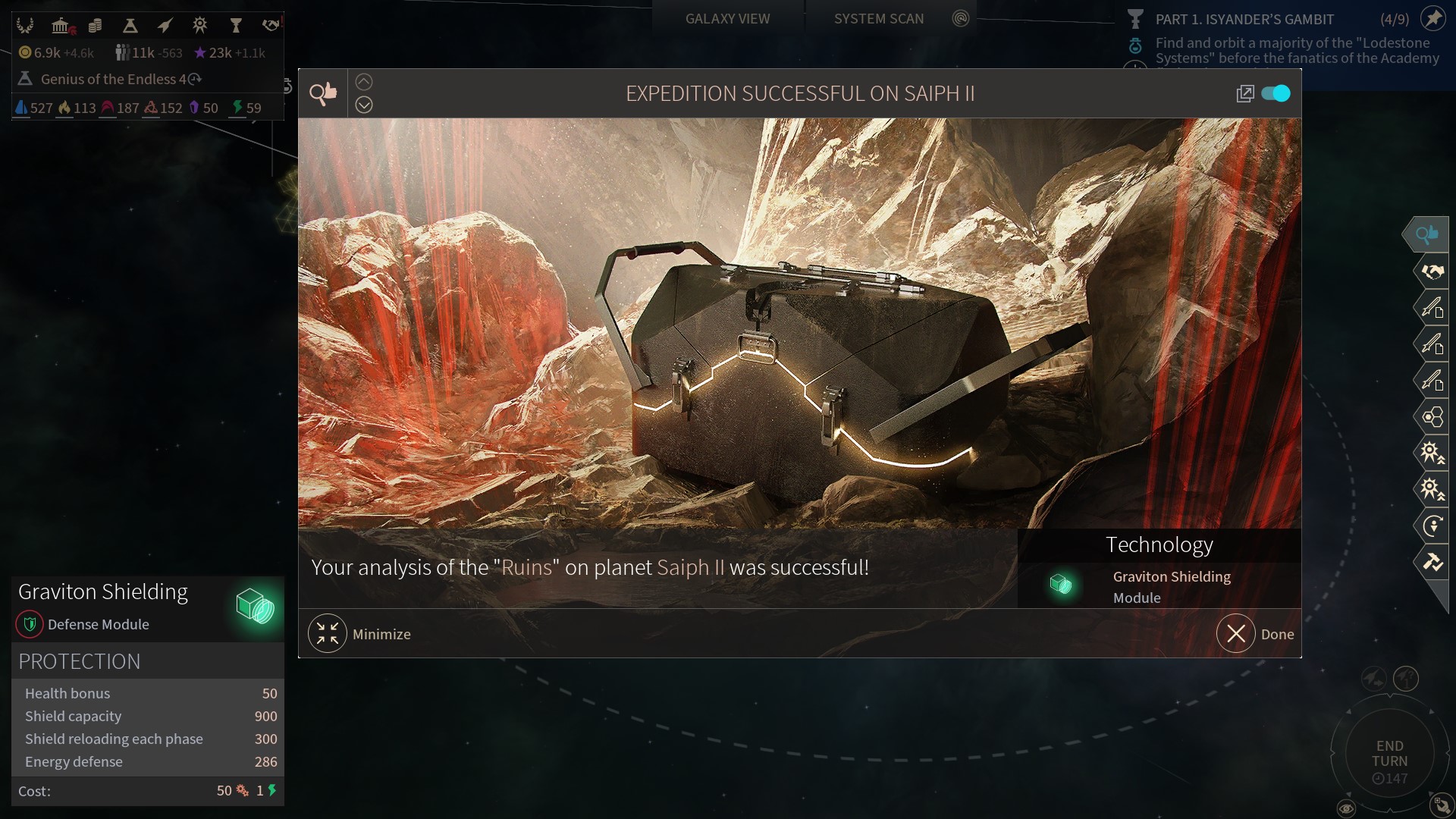This screenshot has width=1456, height=819.
Task: Select the hexagon cluster notification in the sidebar
Action: [x=1432, y=416]
